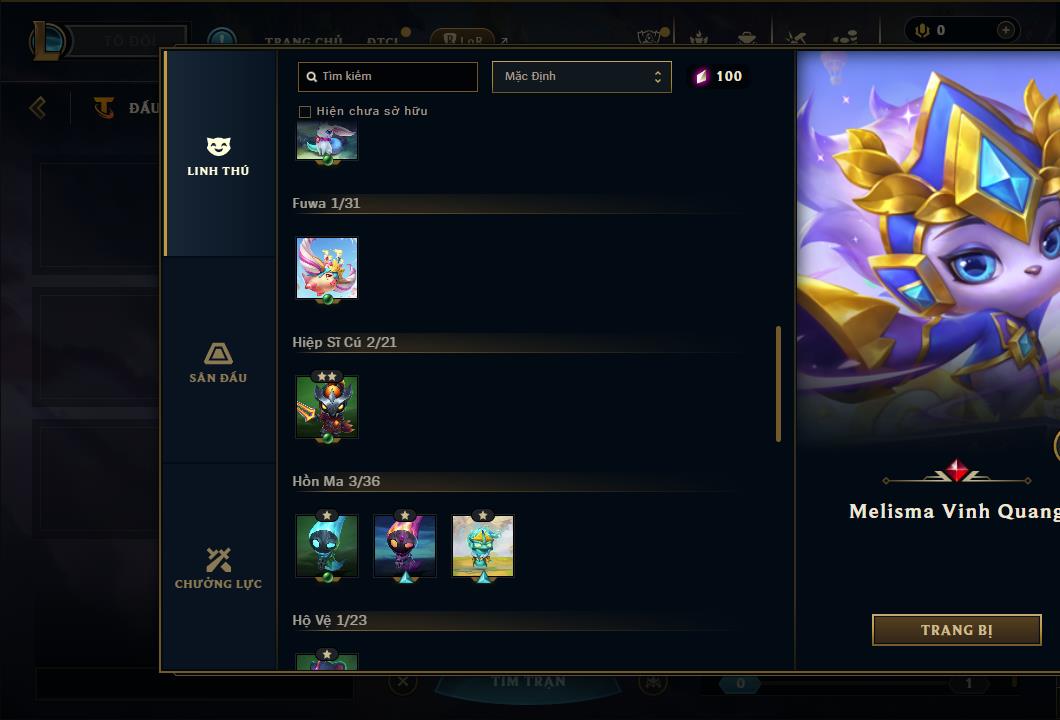Switch to the Linh Thú tab
Image resolution: width=1060 pixels, height=720 pixels.
pyautogui.click(x=218, y=156)
